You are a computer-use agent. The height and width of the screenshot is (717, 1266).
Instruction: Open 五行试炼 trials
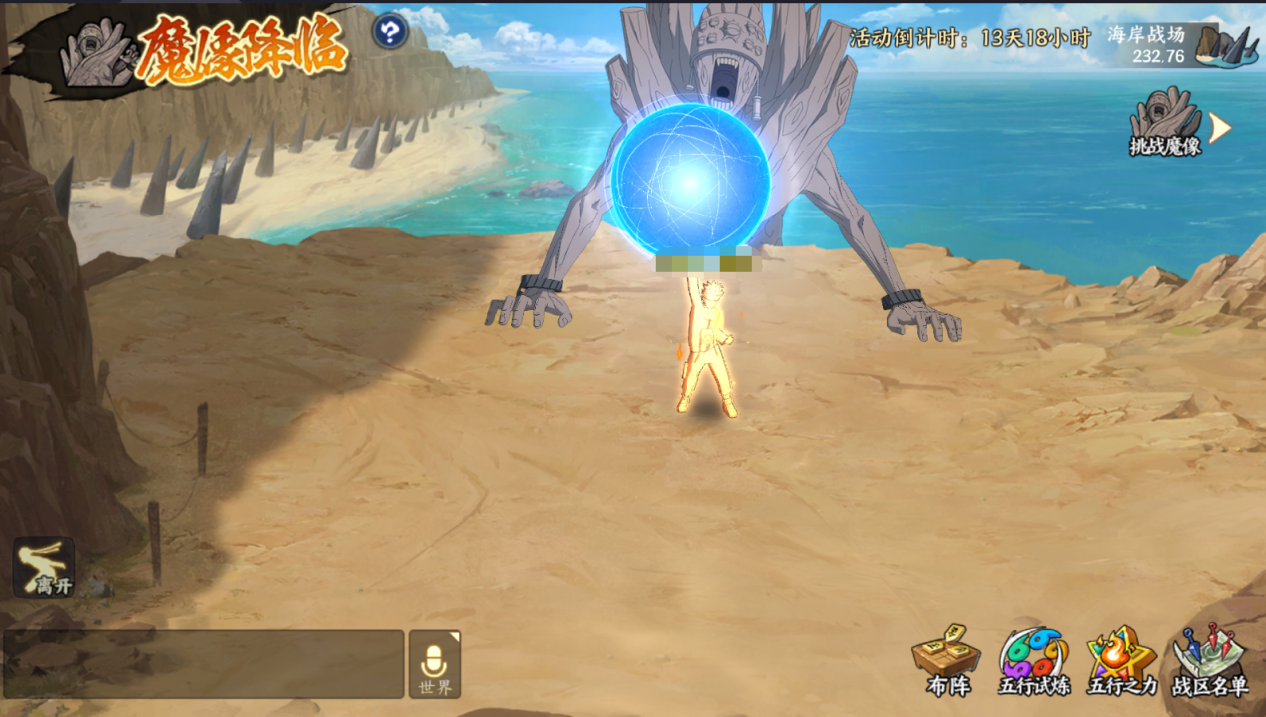tap(1034, 660)
